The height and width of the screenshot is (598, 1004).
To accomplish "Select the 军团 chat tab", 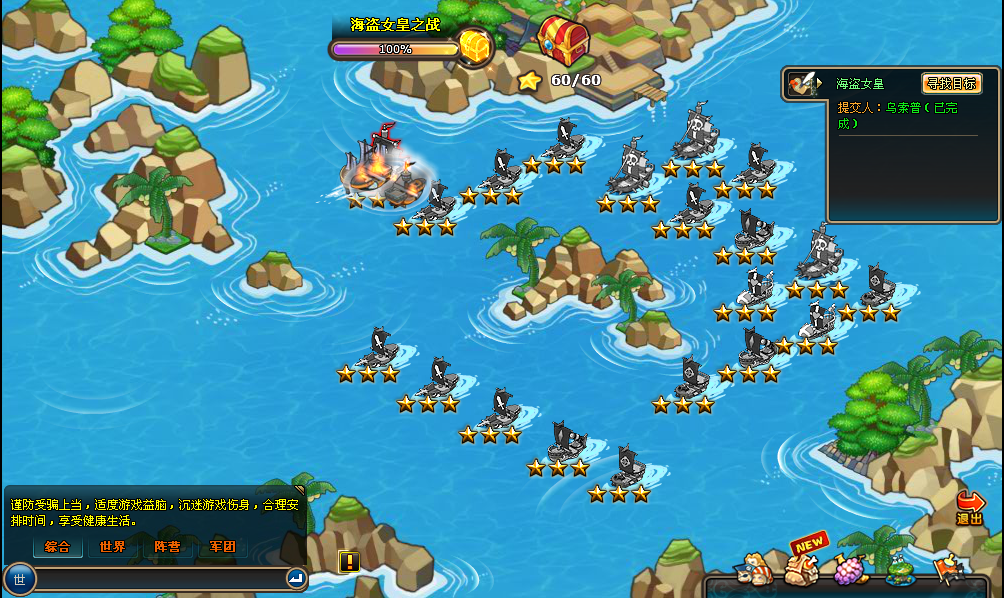I will pyautogui.click(x=222, y=547).
